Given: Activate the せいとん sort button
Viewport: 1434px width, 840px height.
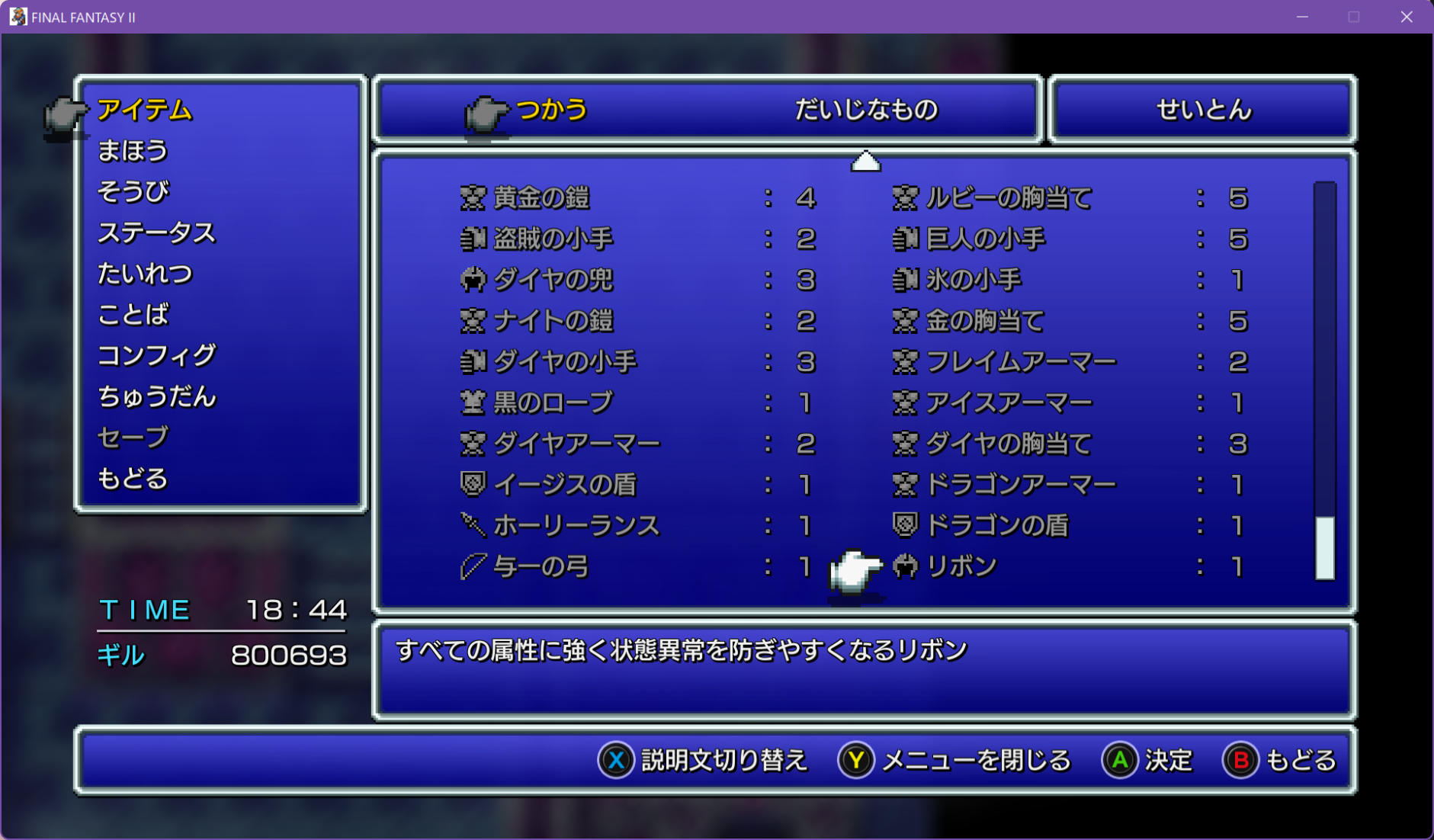Looking at the screenshot, I should [1203, 110].
